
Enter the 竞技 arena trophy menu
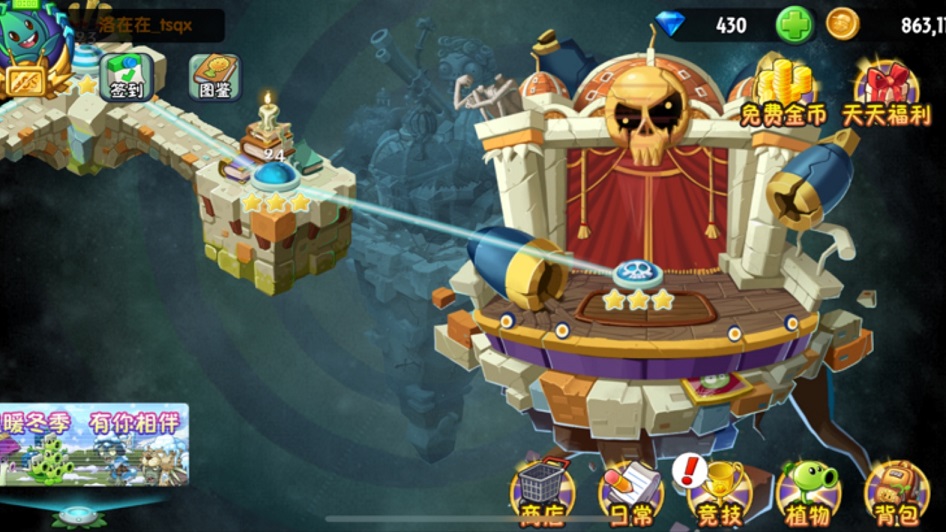pyautogui.click(x=719, y=492)
